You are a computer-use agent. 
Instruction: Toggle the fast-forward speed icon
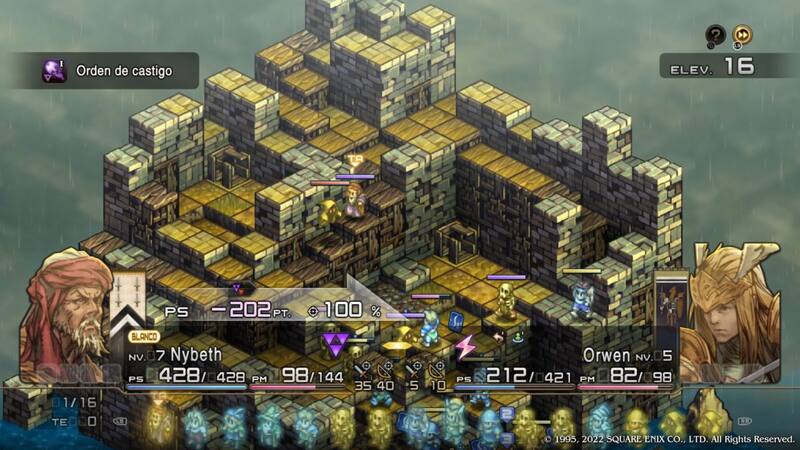tap(742, 35)
